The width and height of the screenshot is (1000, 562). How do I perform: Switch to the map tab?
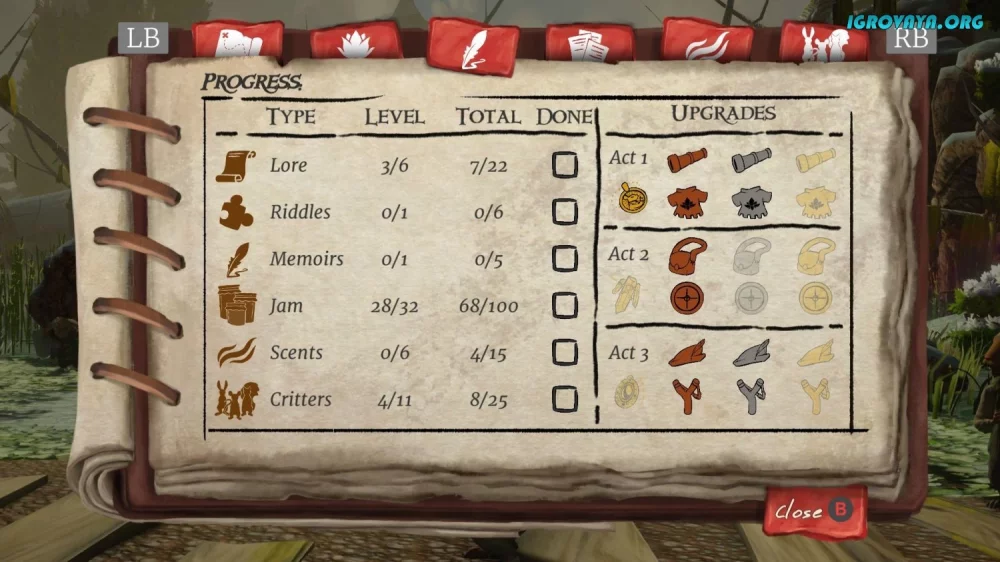click(x=238, y=42)
